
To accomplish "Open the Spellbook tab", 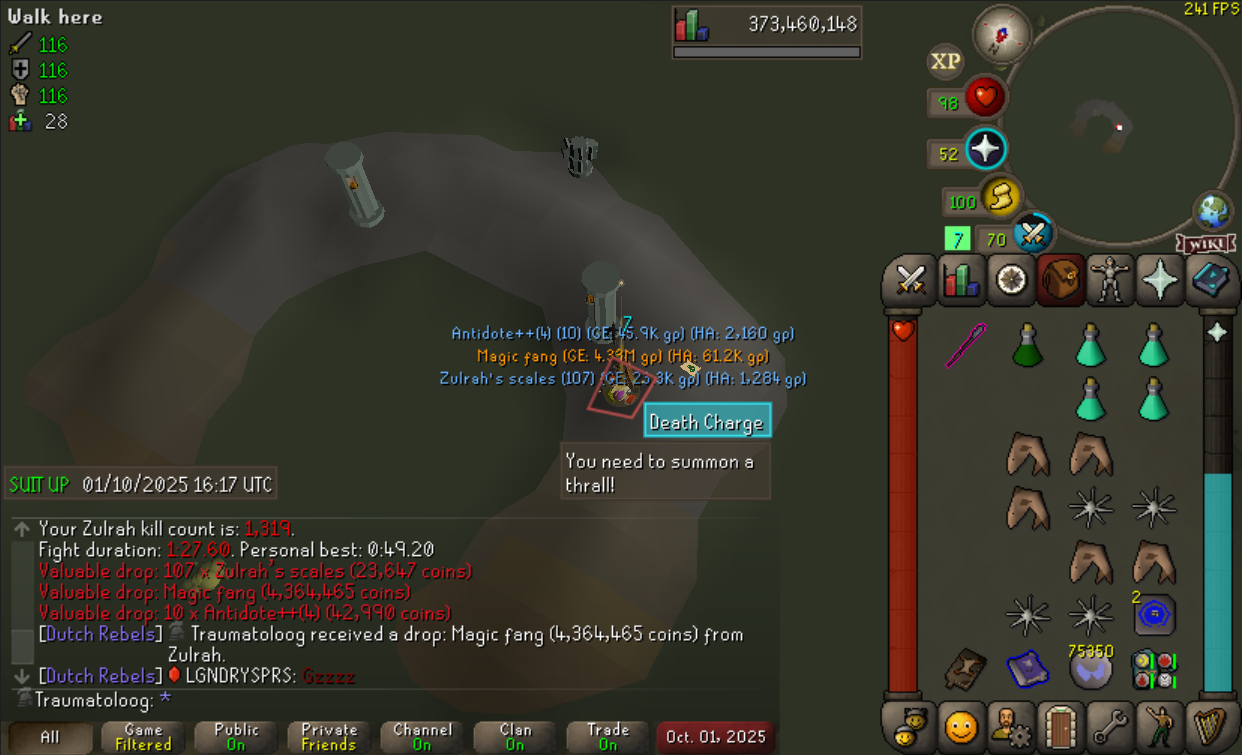I will 1210,280.
